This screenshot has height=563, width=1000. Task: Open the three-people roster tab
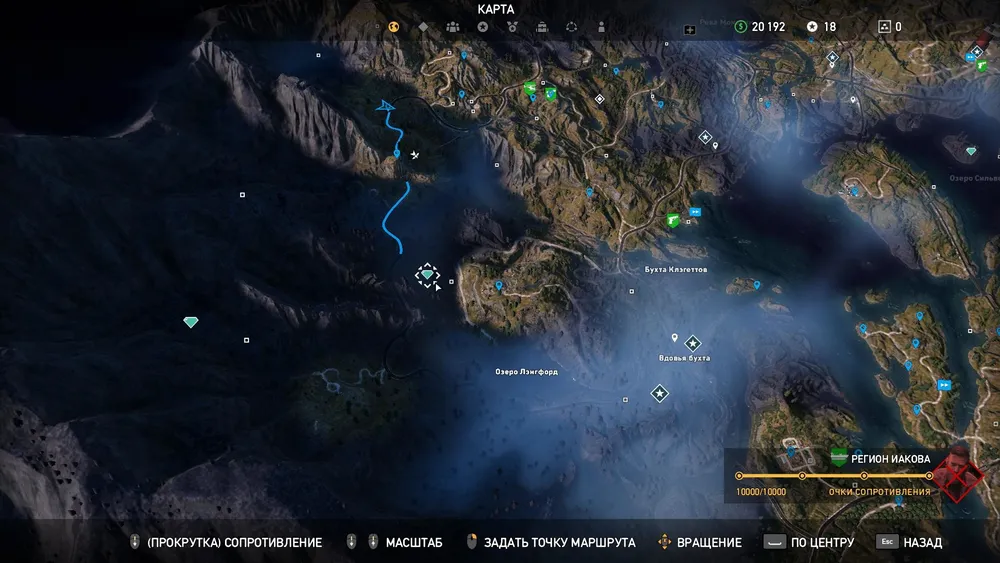click(x=453, y=27)
